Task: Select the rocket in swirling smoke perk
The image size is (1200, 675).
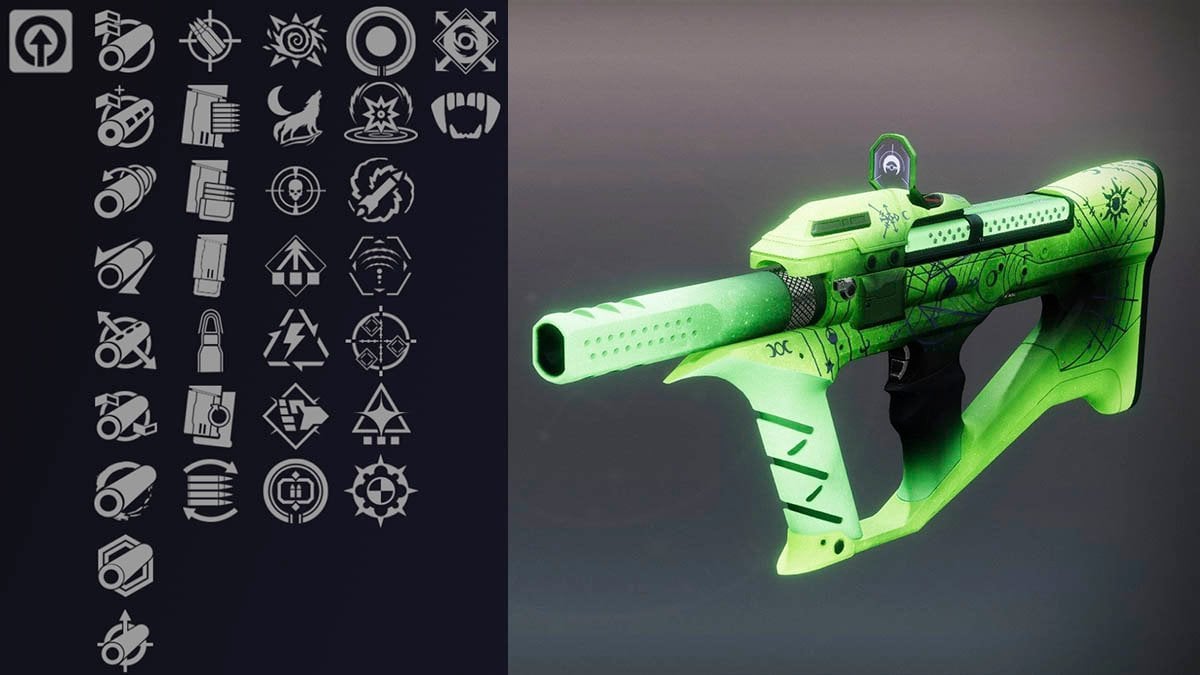Action: 381,190
